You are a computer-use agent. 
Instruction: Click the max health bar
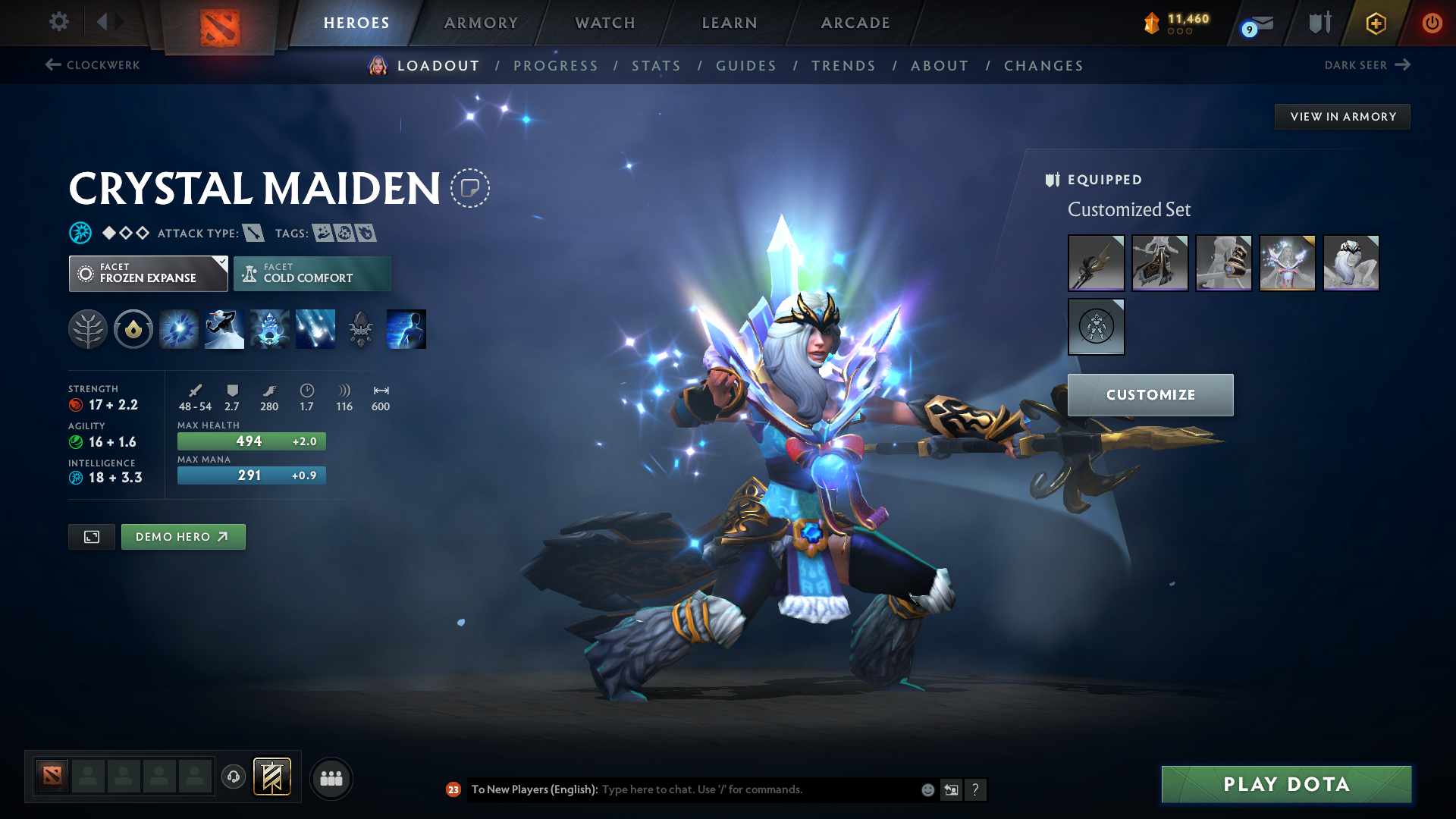coord(251,441)
